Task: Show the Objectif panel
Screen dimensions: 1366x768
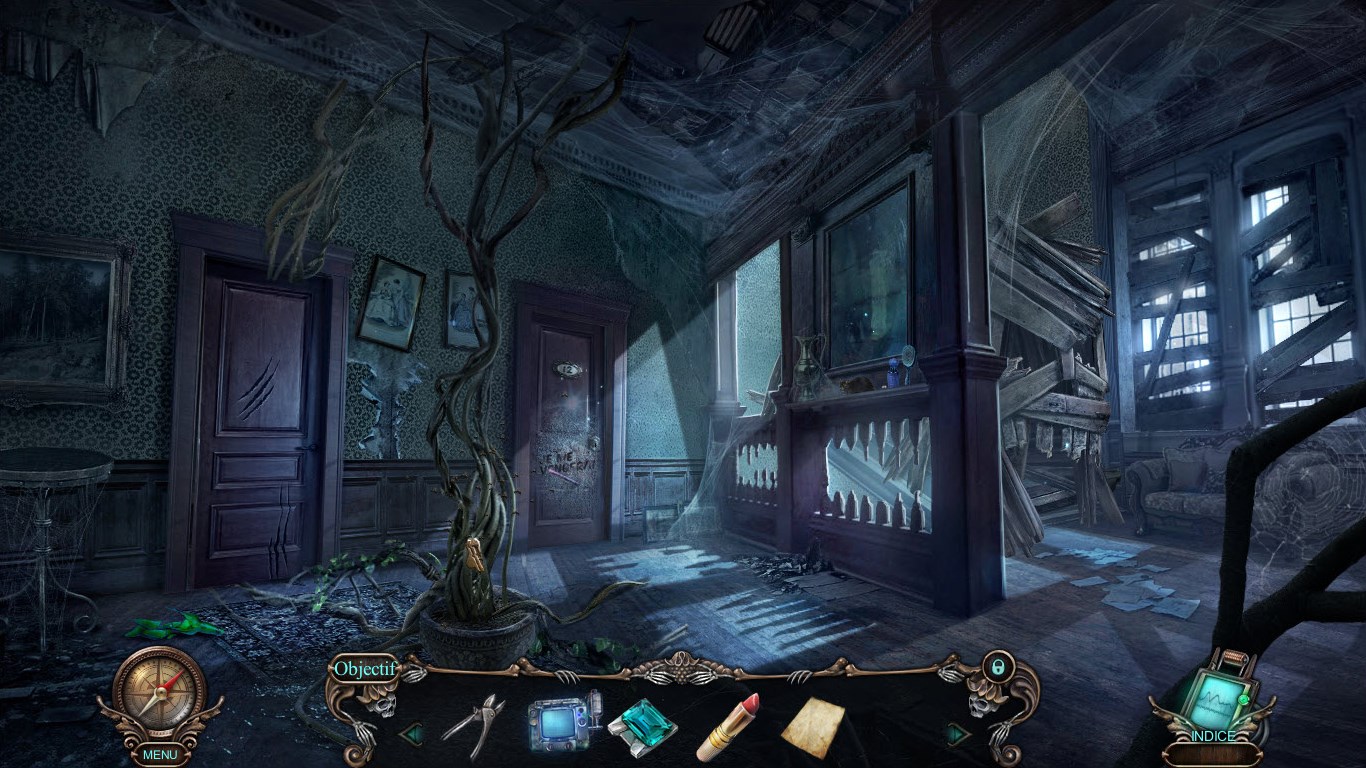Action: (364, 669)
